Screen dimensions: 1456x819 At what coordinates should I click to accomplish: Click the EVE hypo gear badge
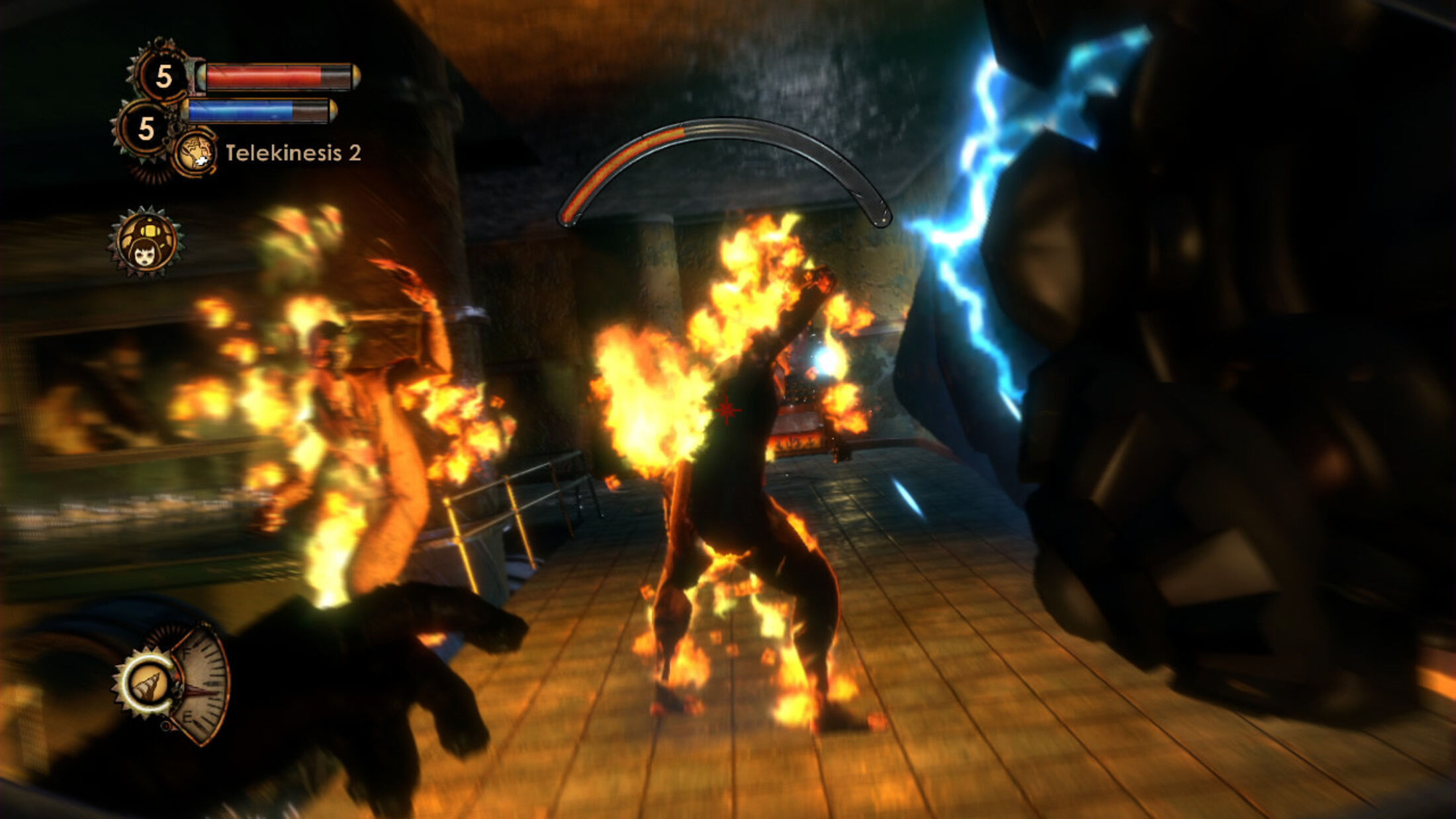click(145, 128)
